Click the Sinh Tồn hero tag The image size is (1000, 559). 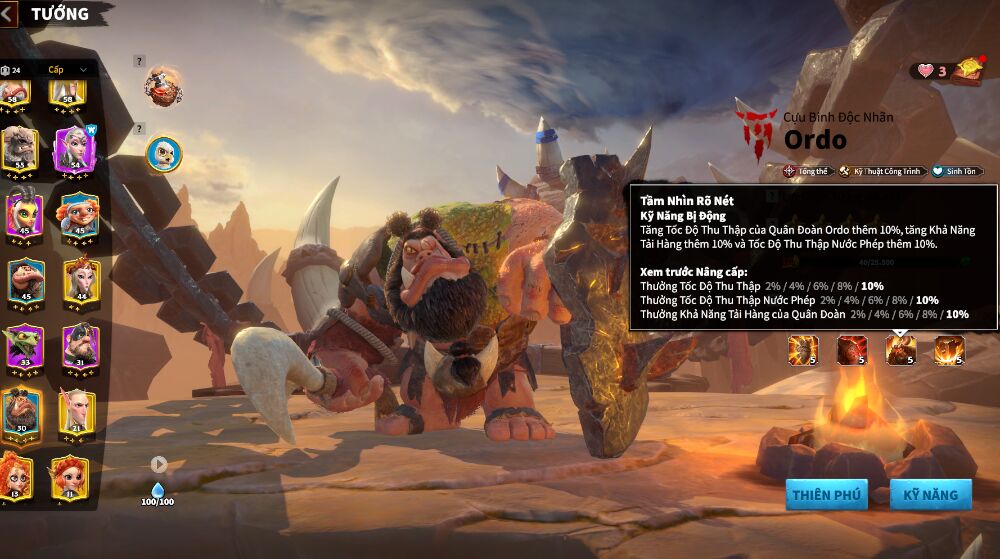[x=957, y=171]
